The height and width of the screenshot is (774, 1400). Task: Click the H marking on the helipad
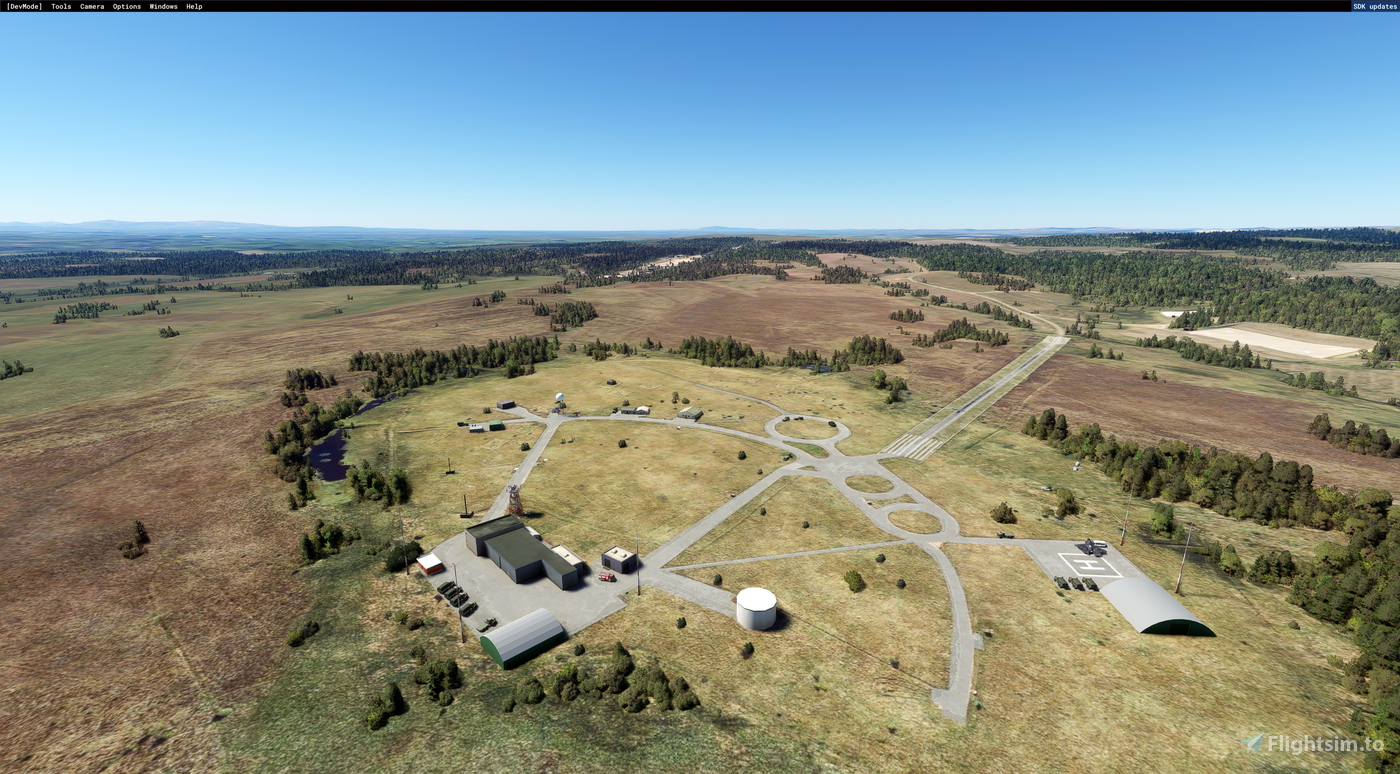(x=1089, y=564)
